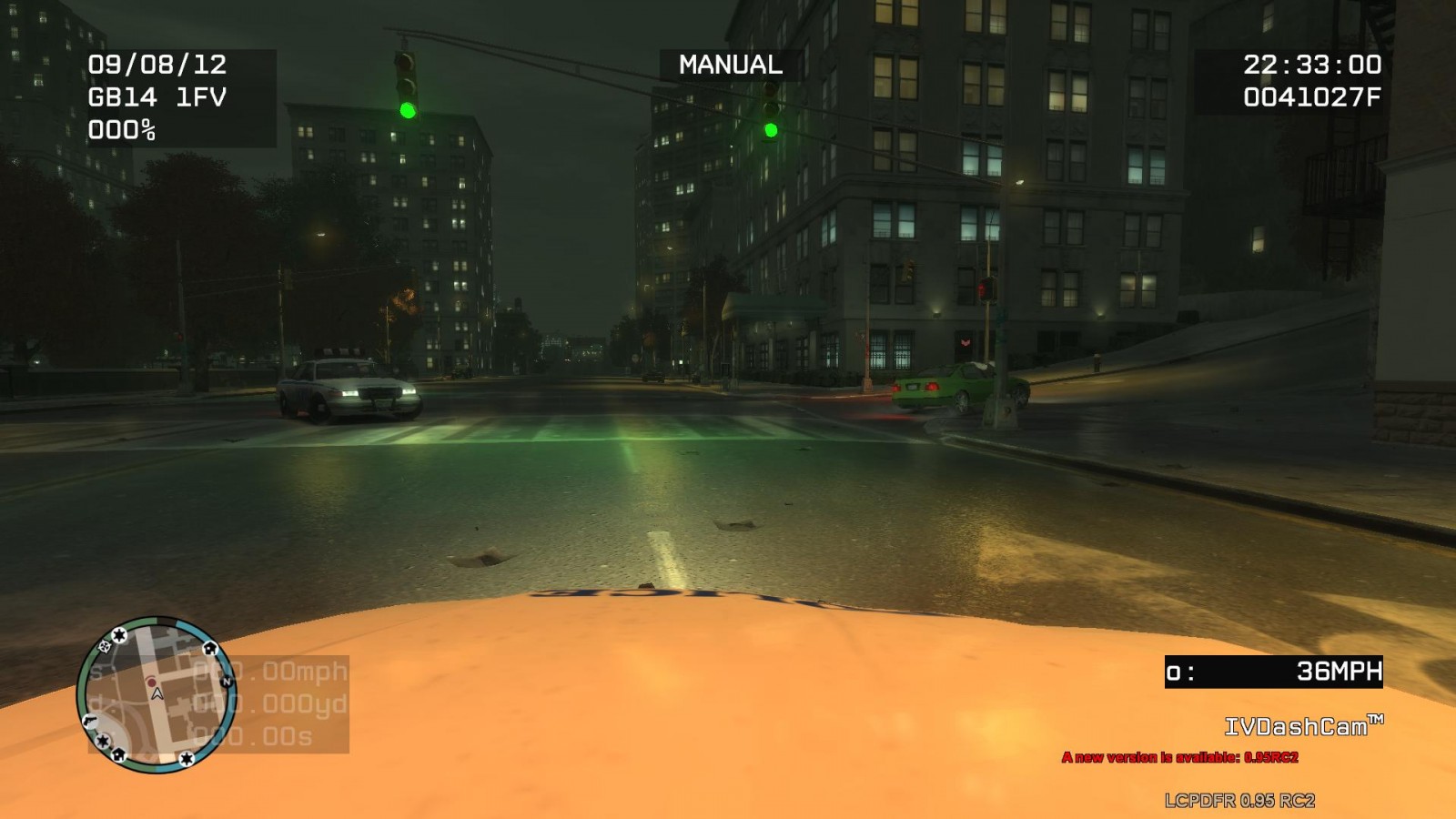Screen dimensions: 1456x819
Task: Click the circular radar minimap
Action: pyautogui.click(x=157, y=695)
